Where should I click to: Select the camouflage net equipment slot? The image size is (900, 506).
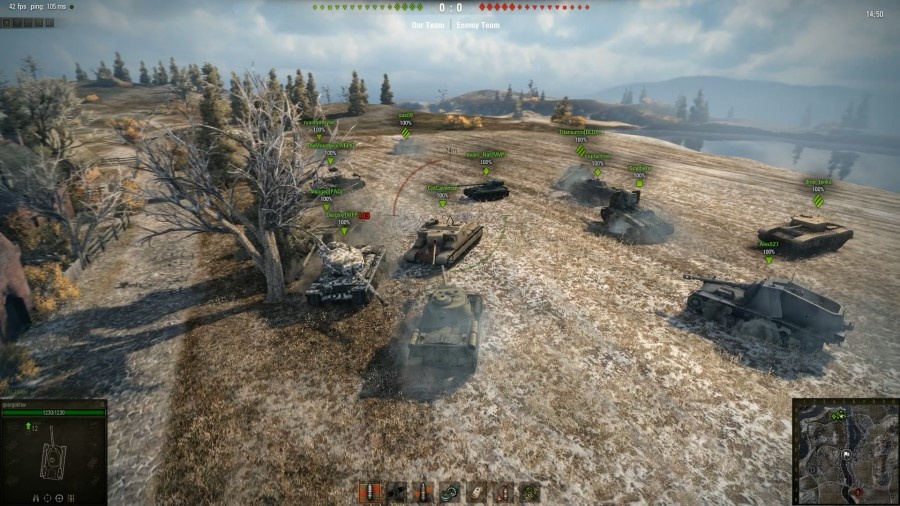pyautogui.click(x=529, y=492)
